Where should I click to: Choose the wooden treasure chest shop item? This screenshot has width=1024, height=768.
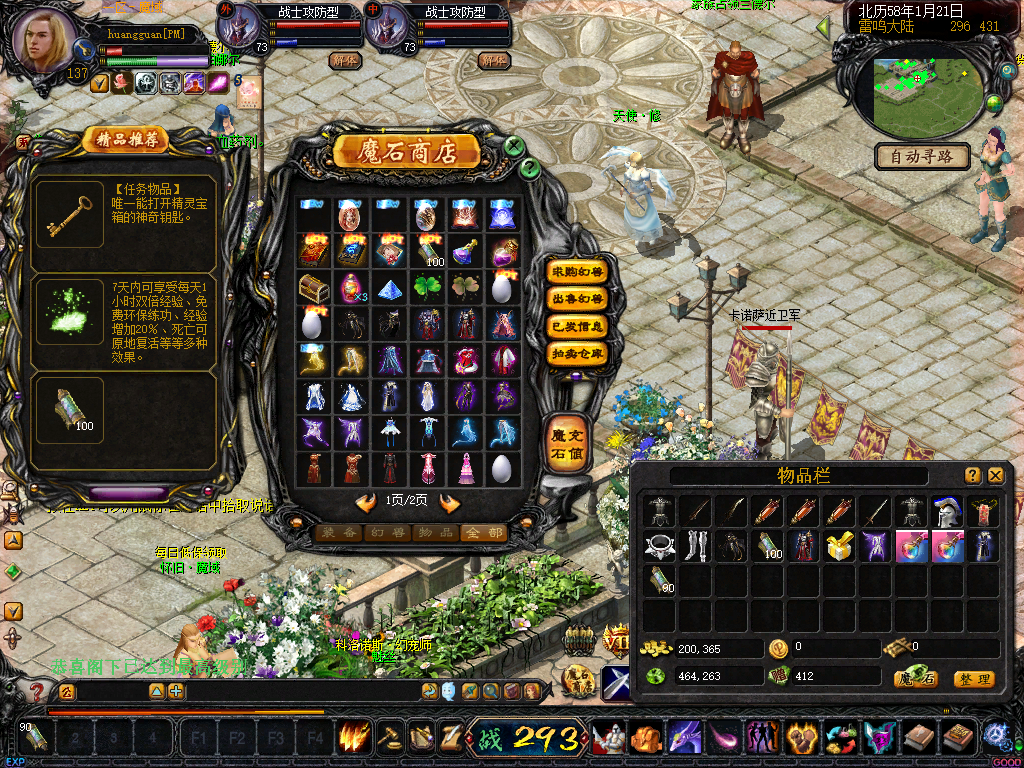pyautogui.click(x=313, y=287)
